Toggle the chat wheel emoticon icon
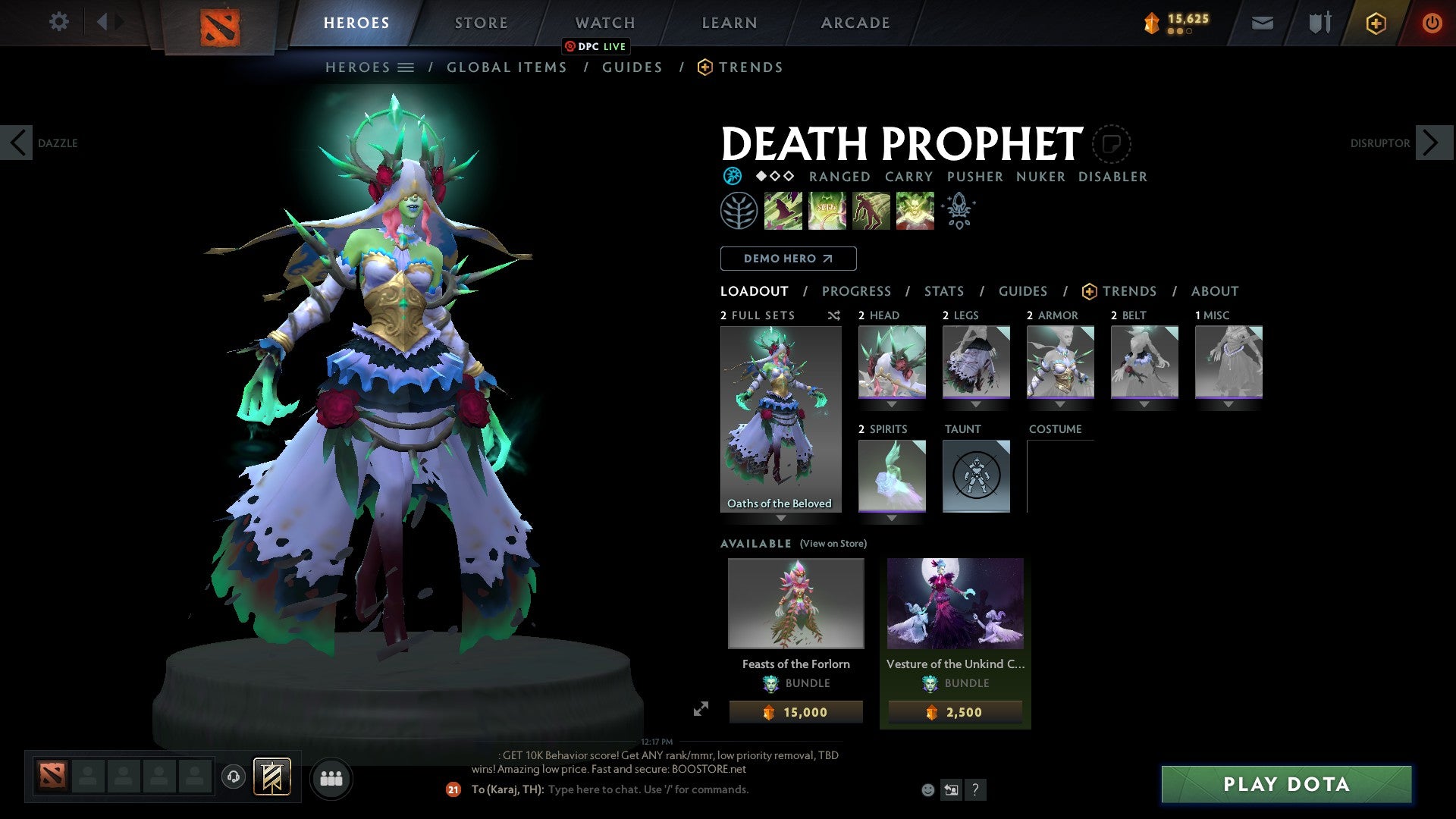Image resolution: width=1456 pixels, height=819 pixels. click(x=927, y=789)
